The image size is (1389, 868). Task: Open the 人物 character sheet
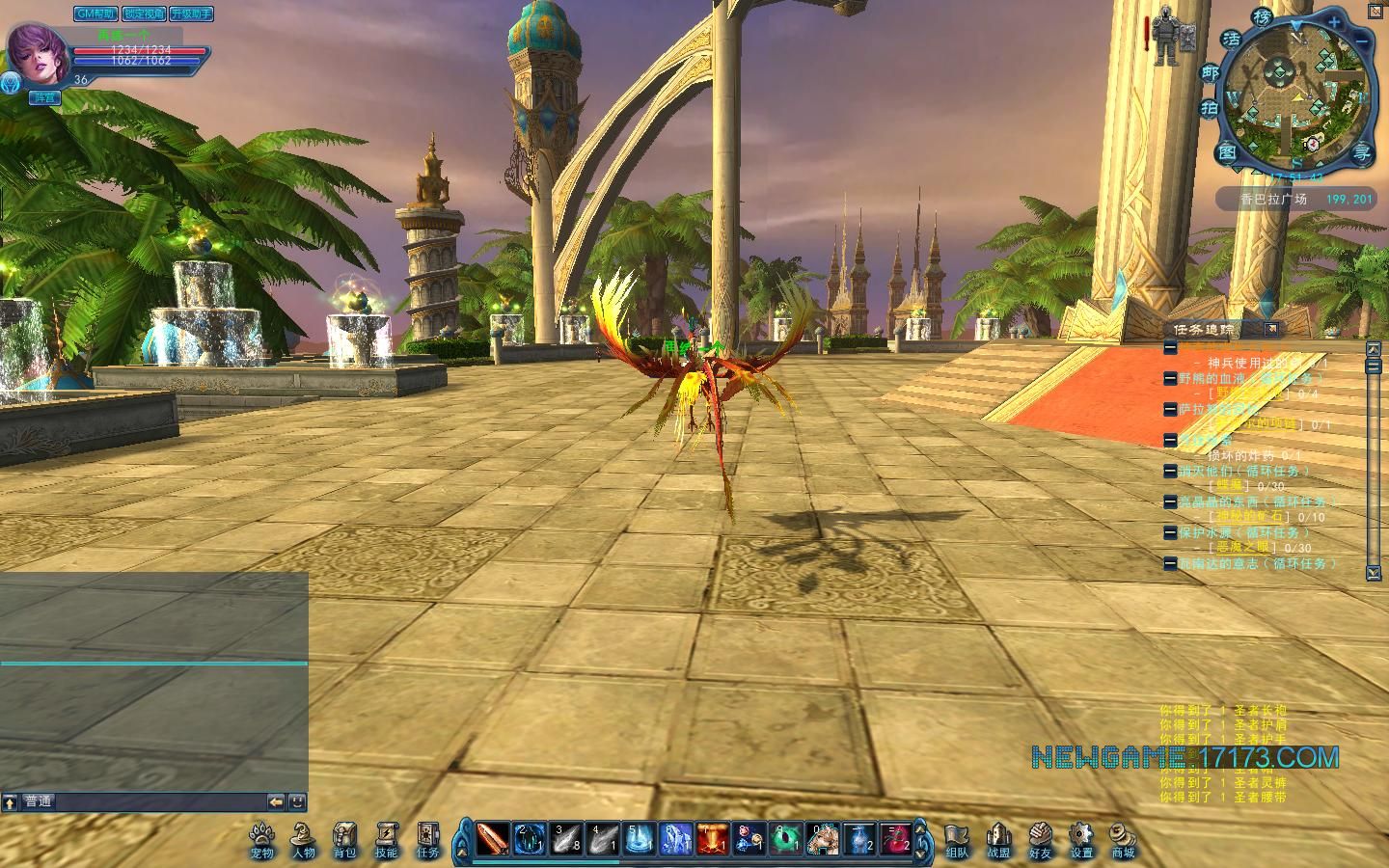pyautogui.click(x=304, y=839)
